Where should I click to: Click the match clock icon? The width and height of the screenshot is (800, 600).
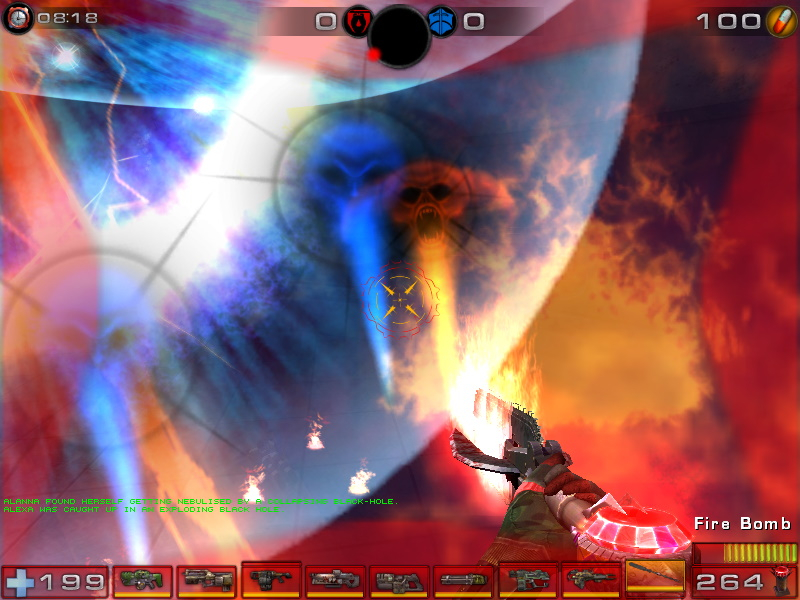pyautogui.click(x=19, y=17)
